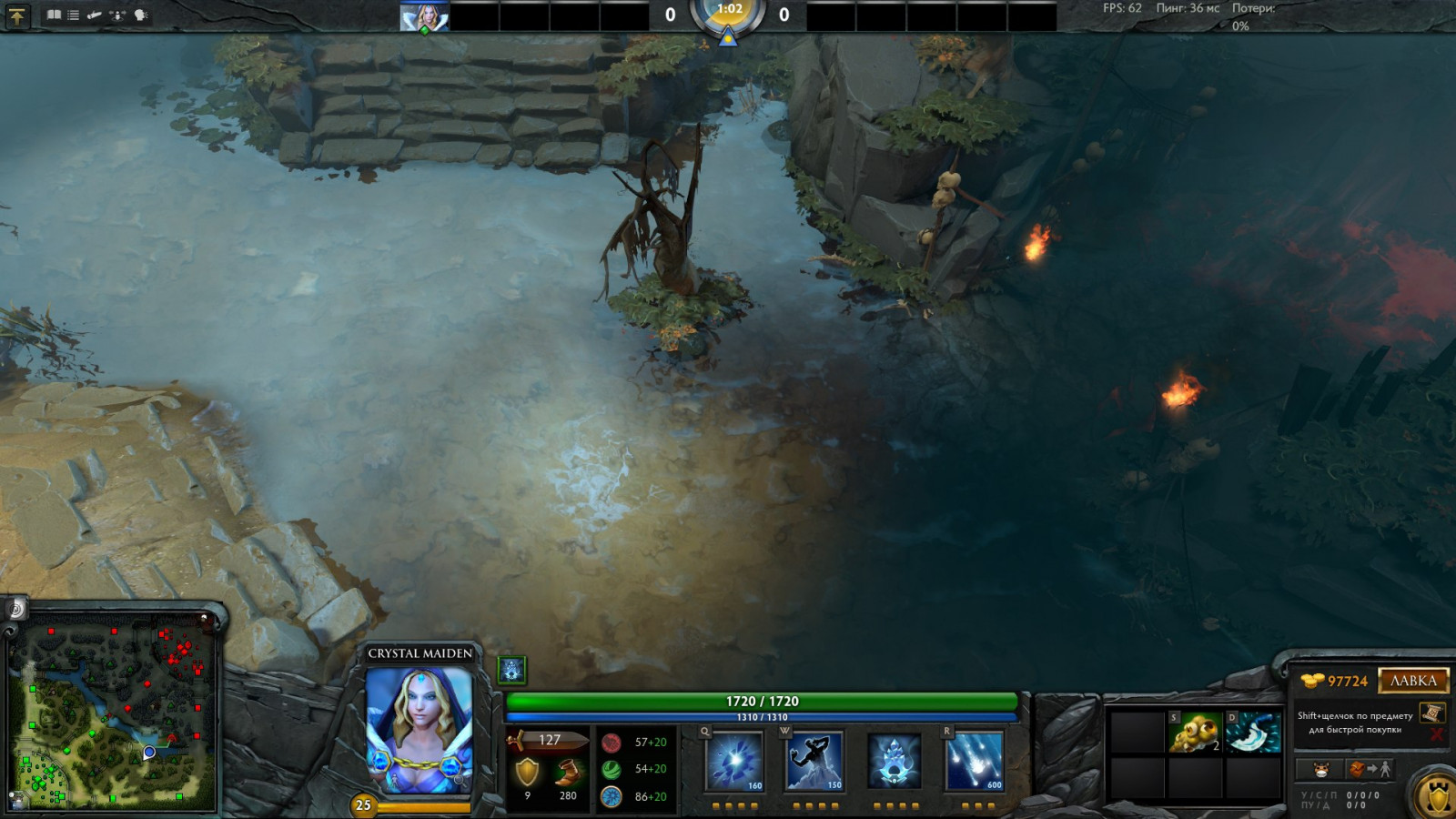Image resolution: width=1456 pixels, height=819 pixels.
Task: Activate the glyph of fortification shield button
Action: [1437, 795]
